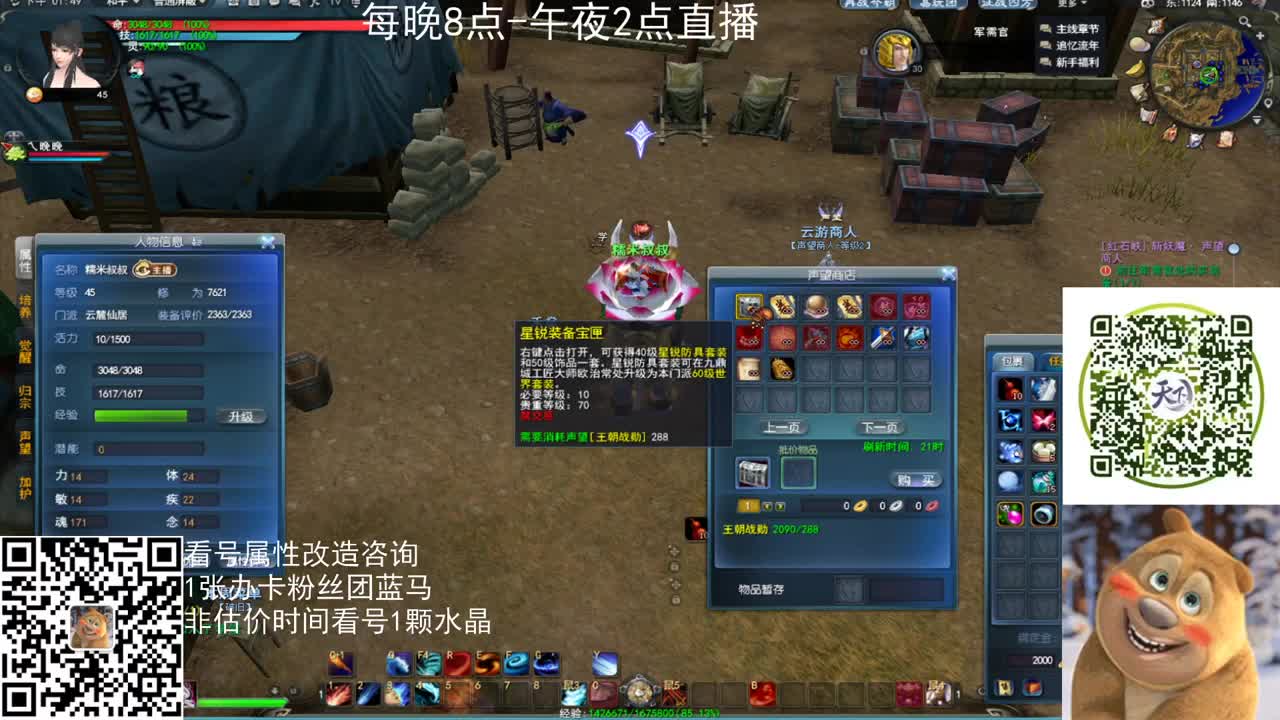The height and width of the screenshot is (720, 1280).
Task: Click the blue skill icon on hotkey F
Action: 516,663
